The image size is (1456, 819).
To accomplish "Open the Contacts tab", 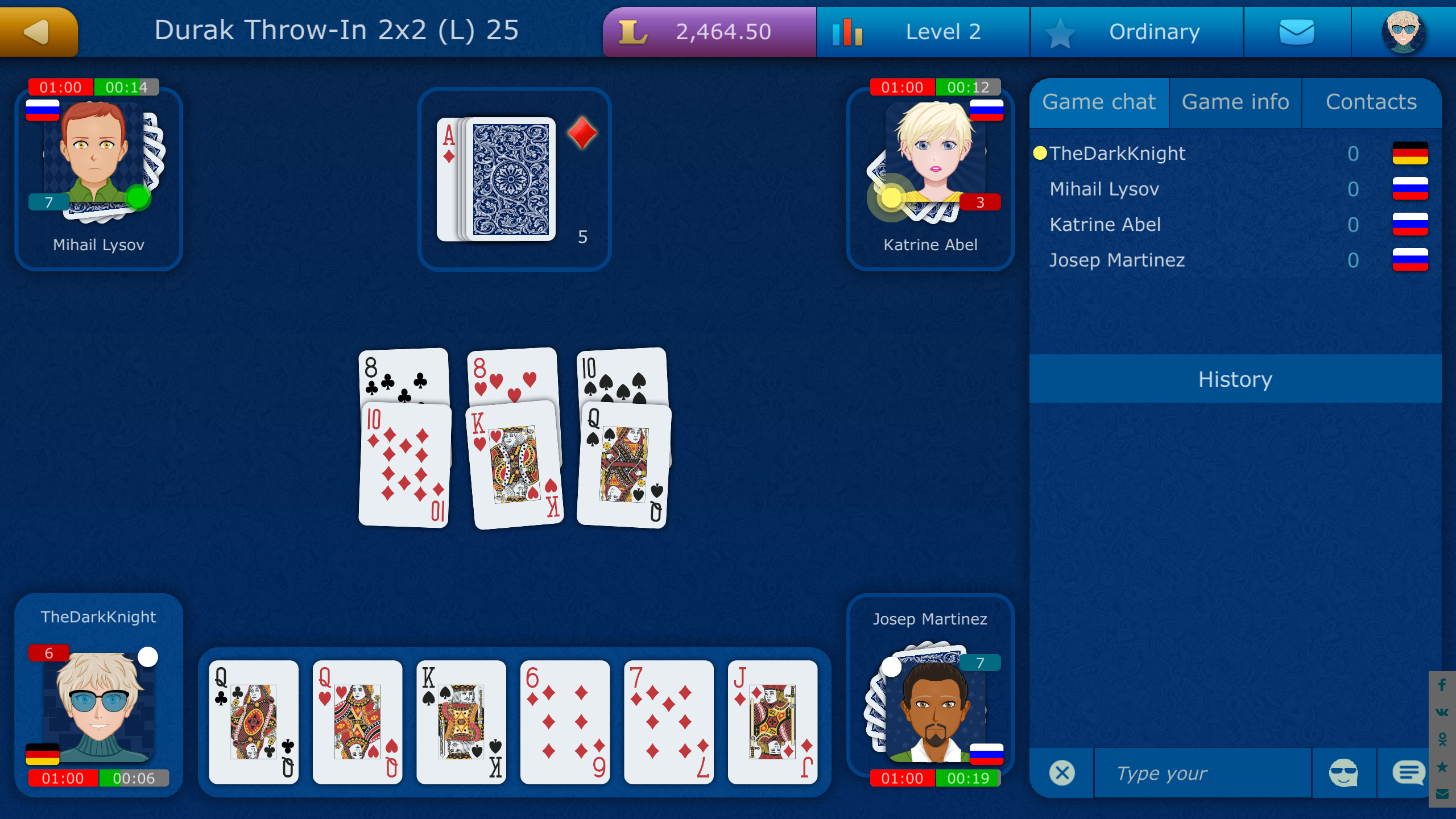I will (x=1371, y=102).
